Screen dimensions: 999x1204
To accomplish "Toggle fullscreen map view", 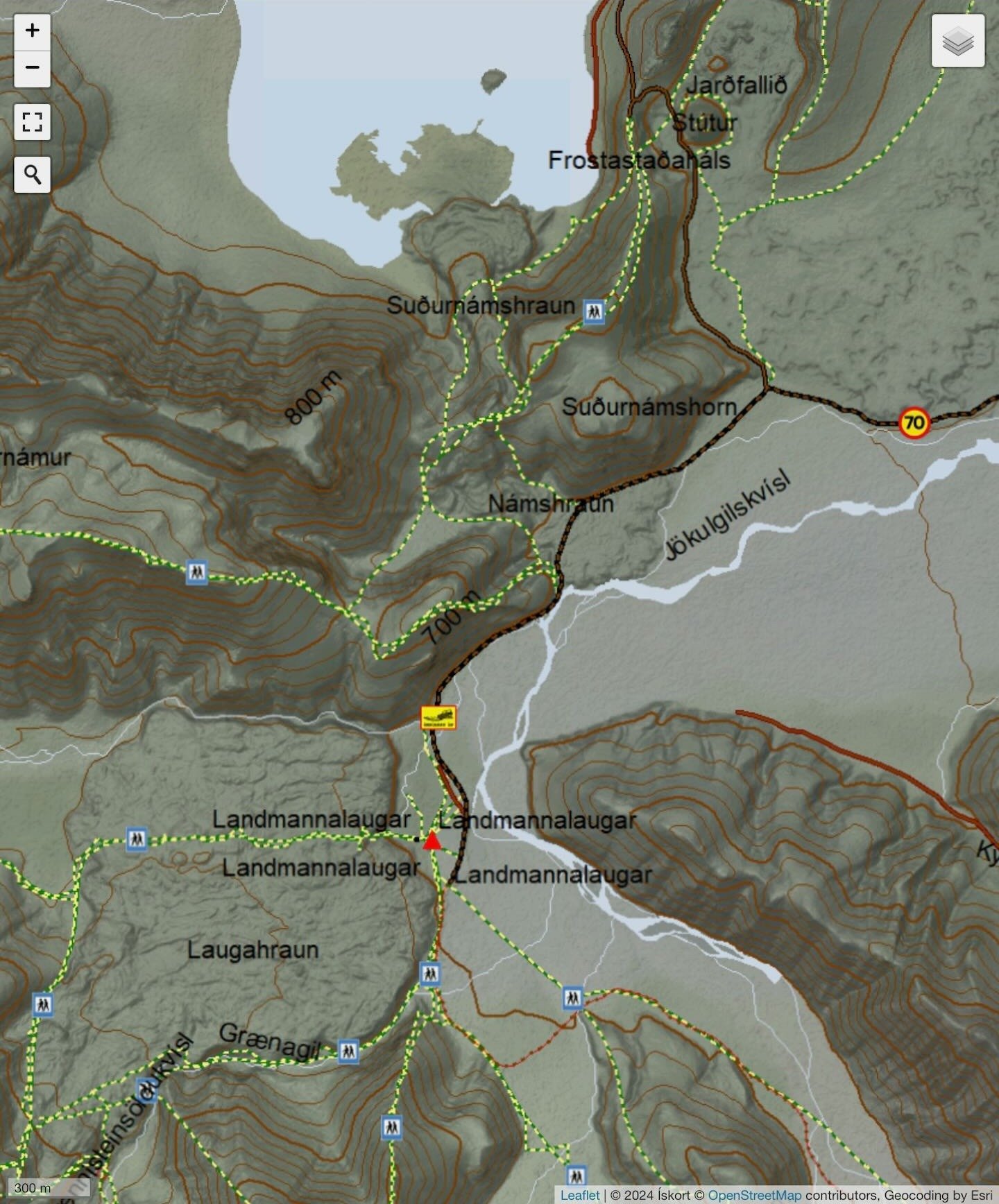I will pyautogui.click(x=32, y=122).
